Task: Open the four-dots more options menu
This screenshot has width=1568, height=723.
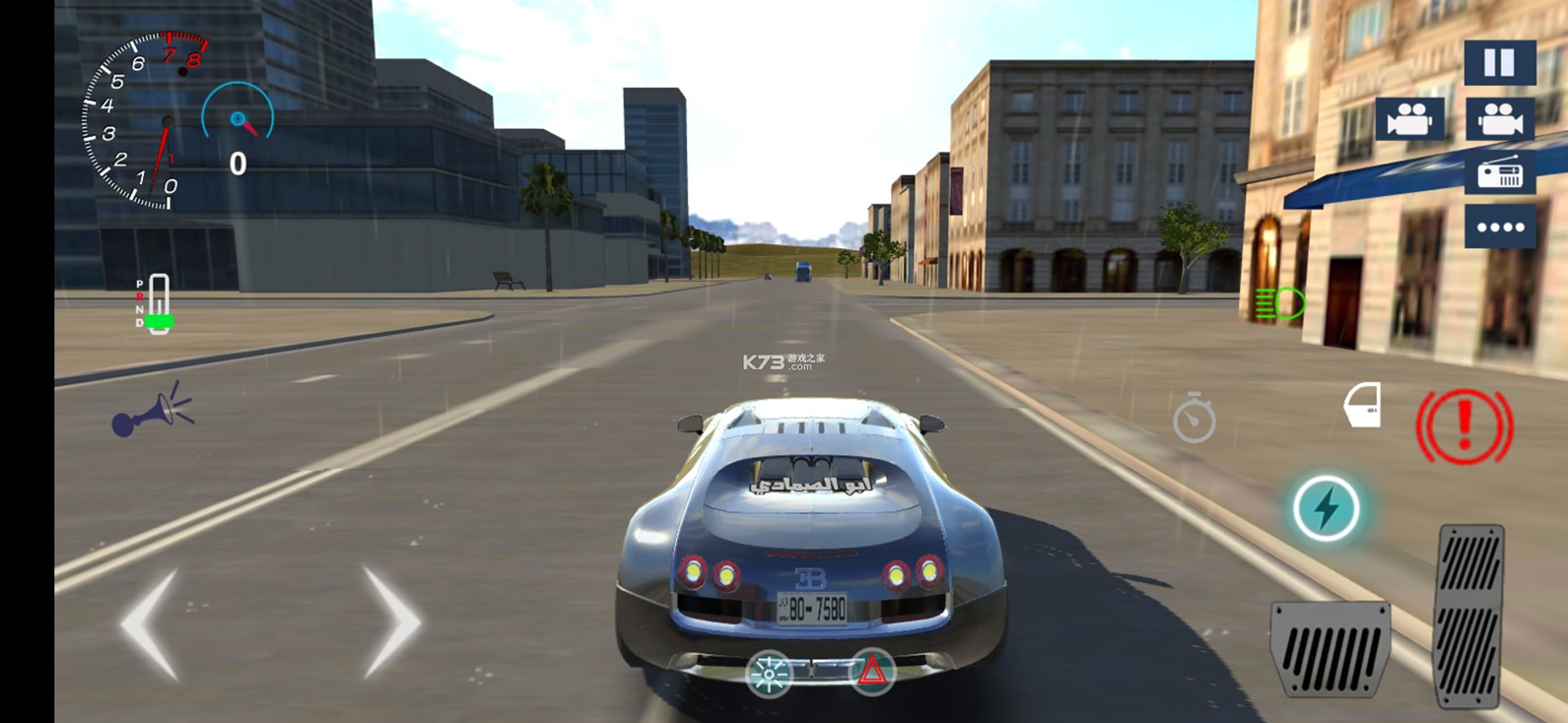Action: 1499,228
